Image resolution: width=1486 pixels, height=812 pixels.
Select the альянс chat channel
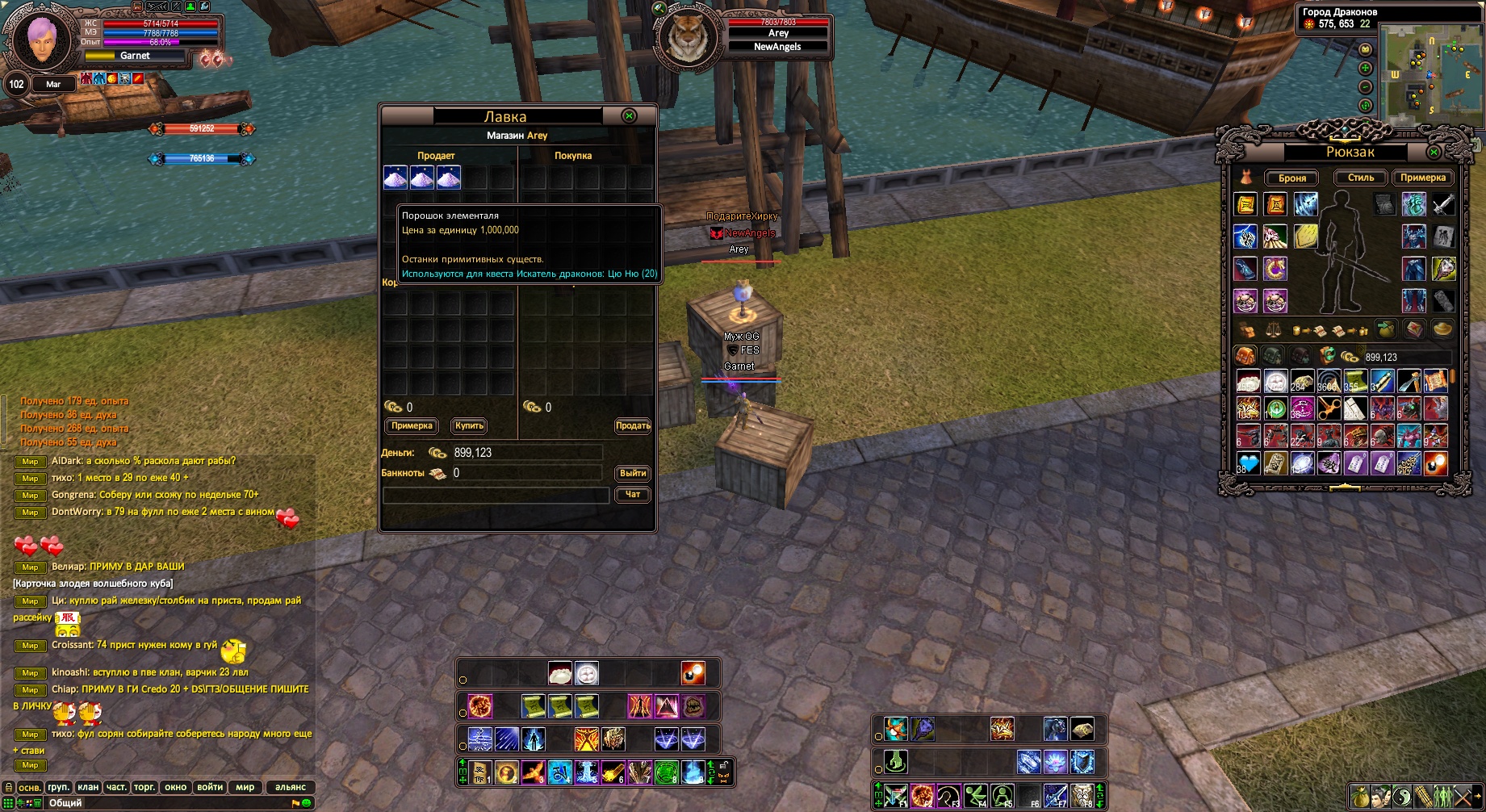click(291, 787)
